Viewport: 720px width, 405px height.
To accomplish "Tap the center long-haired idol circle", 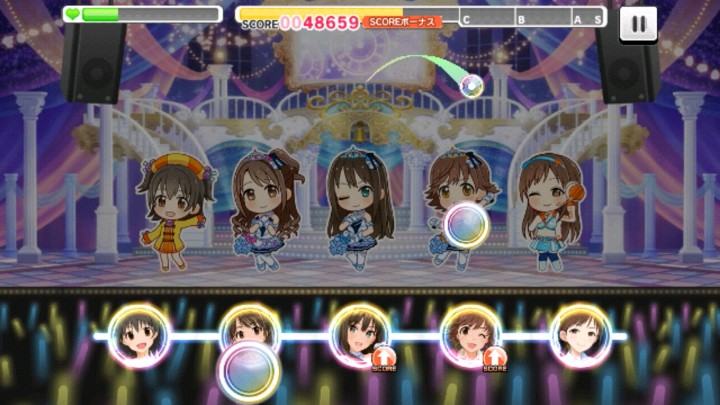I will [359, 335].
